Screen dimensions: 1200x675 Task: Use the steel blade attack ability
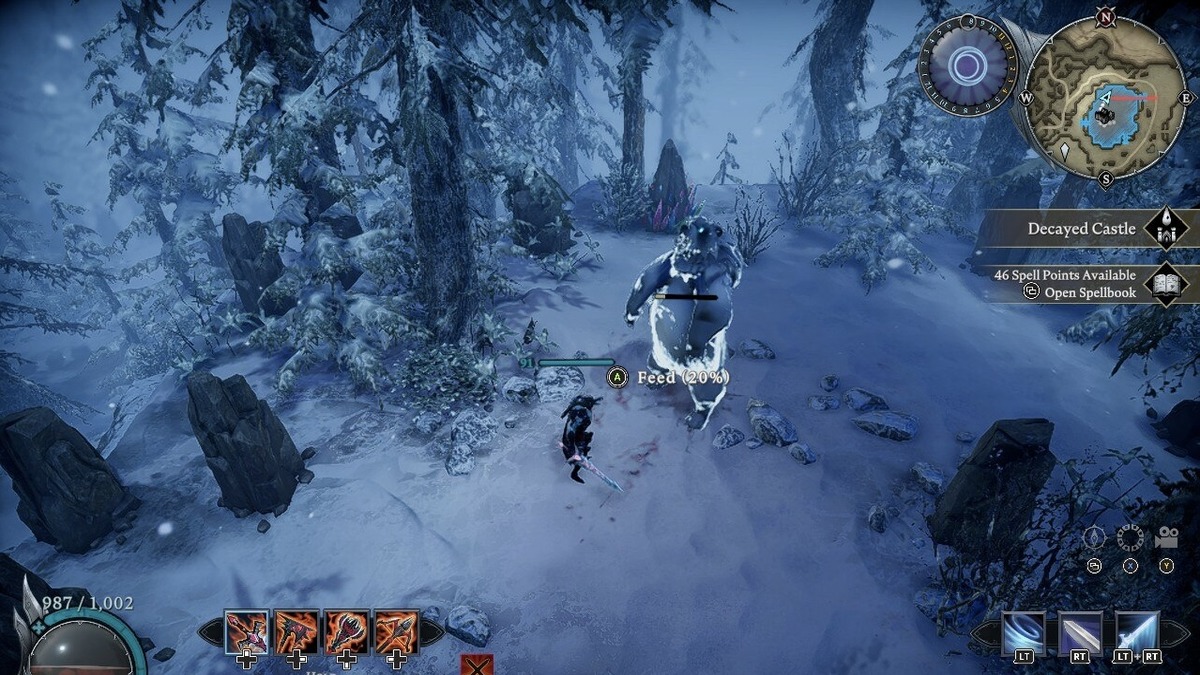tap(1080, 632)
